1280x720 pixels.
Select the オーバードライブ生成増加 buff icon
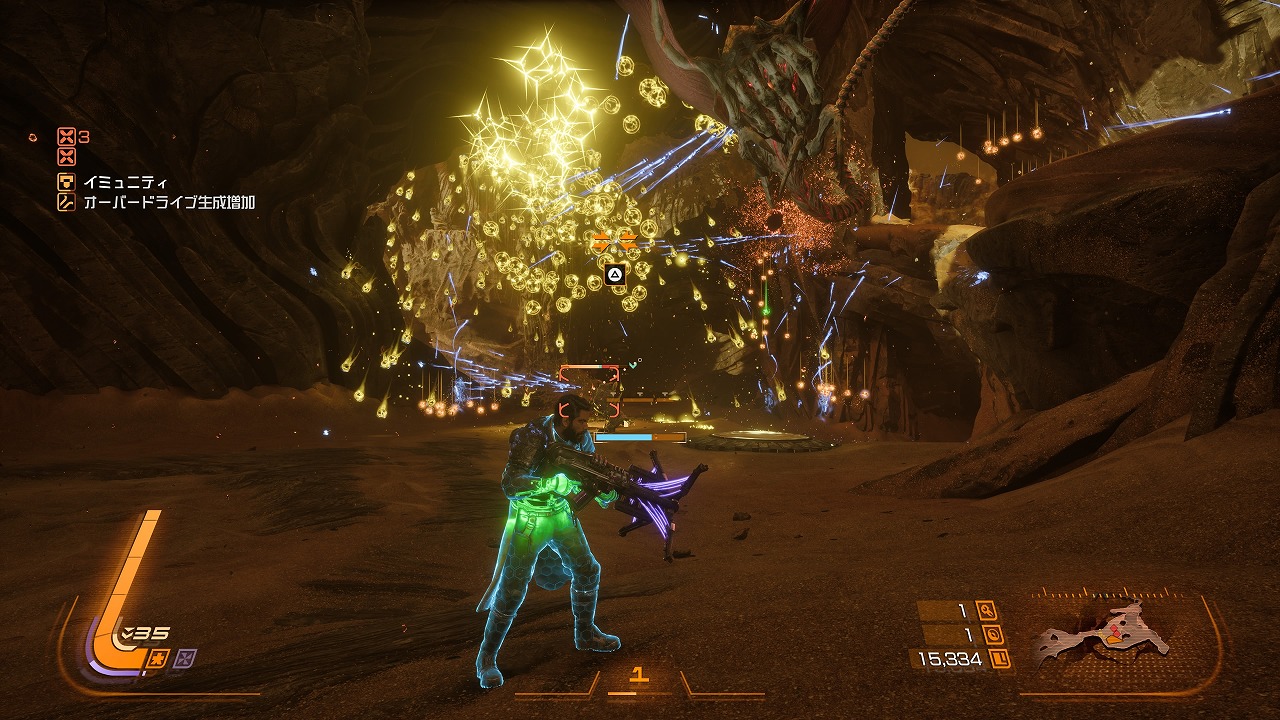coord(66,202)
